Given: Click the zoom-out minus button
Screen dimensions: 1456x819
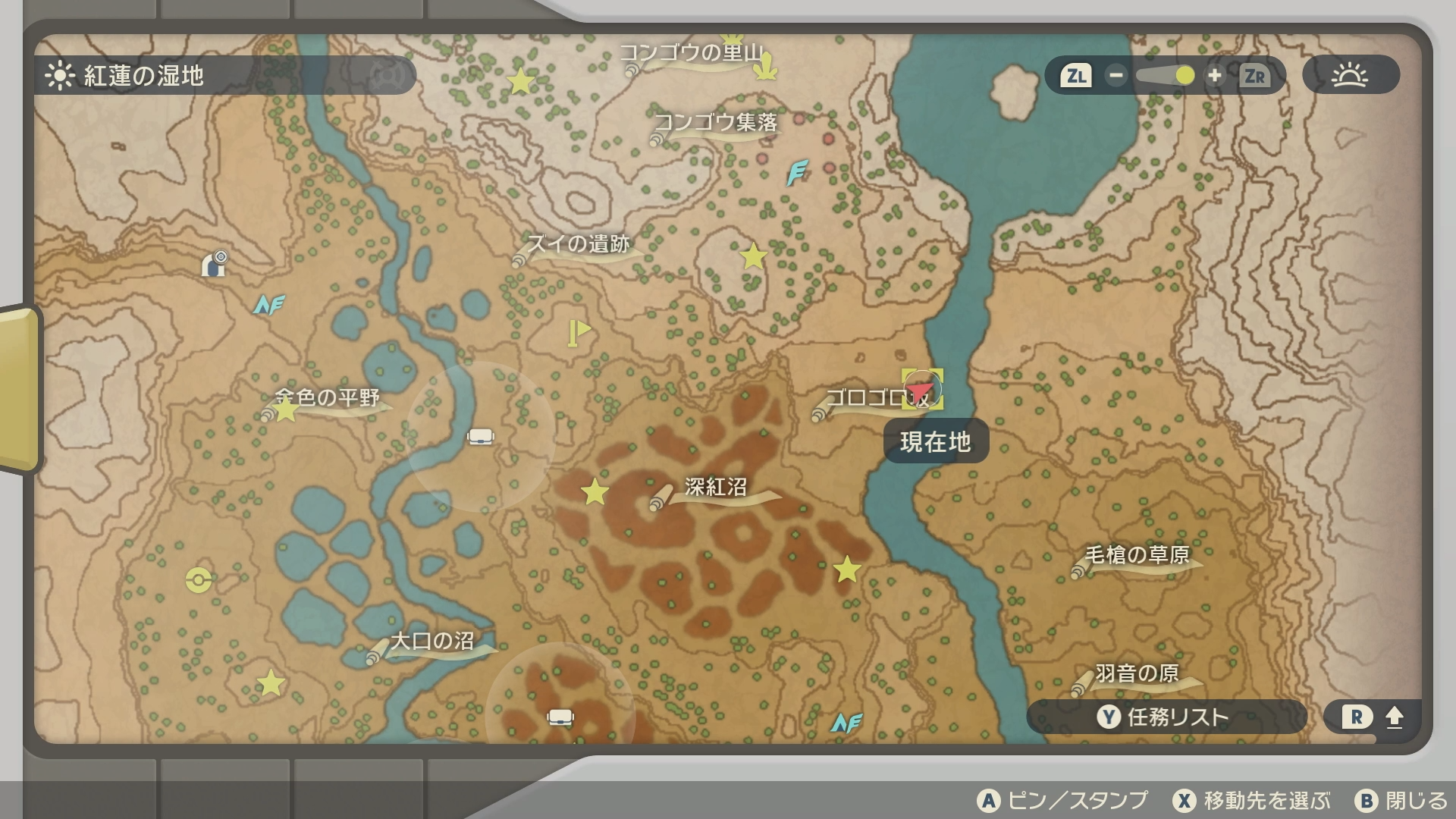Looking at the screenshot, I should (x=1116, y=76).
